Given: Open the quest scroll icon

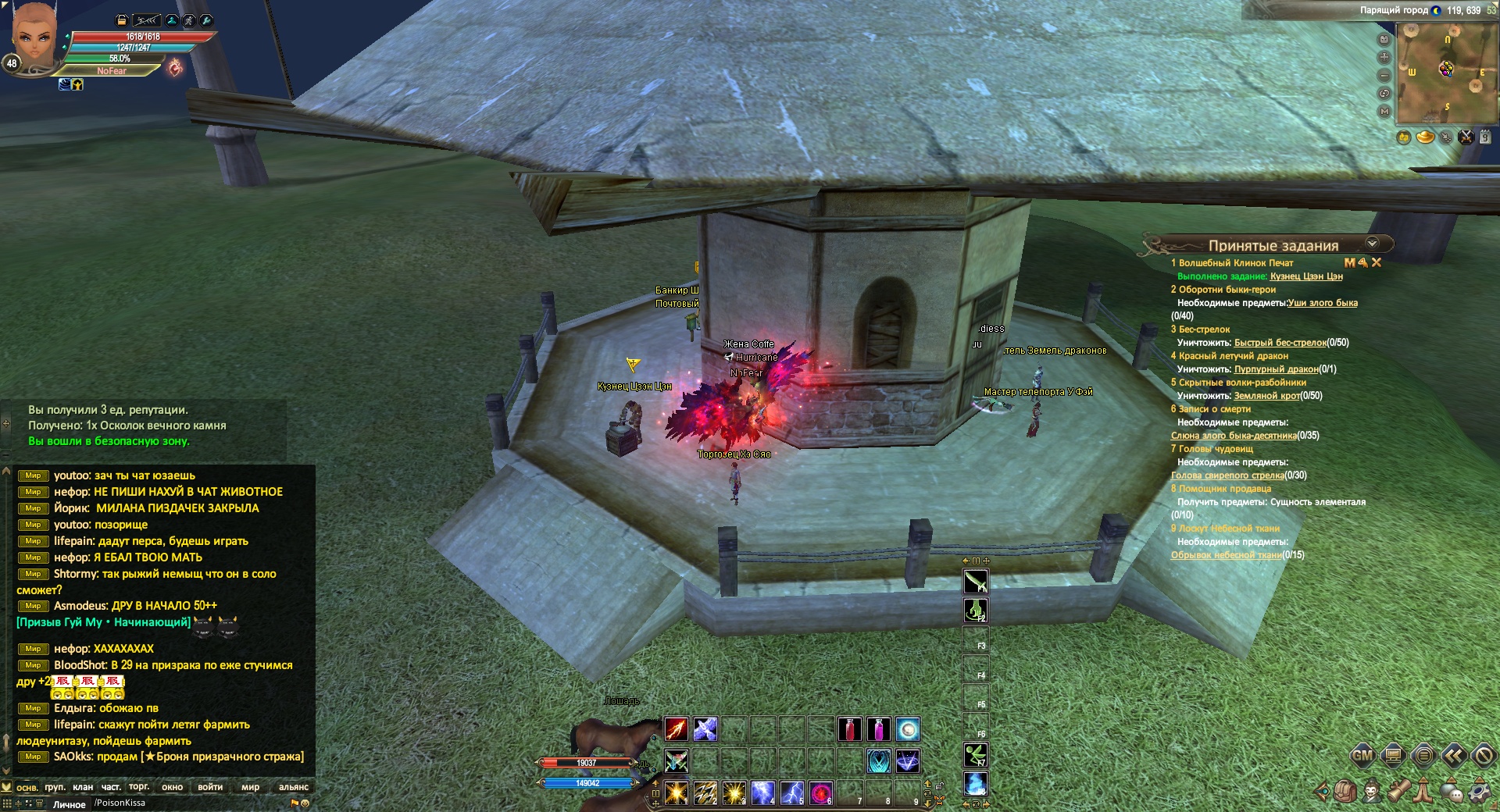Looking at the screenshot, I should [1398, 792].
